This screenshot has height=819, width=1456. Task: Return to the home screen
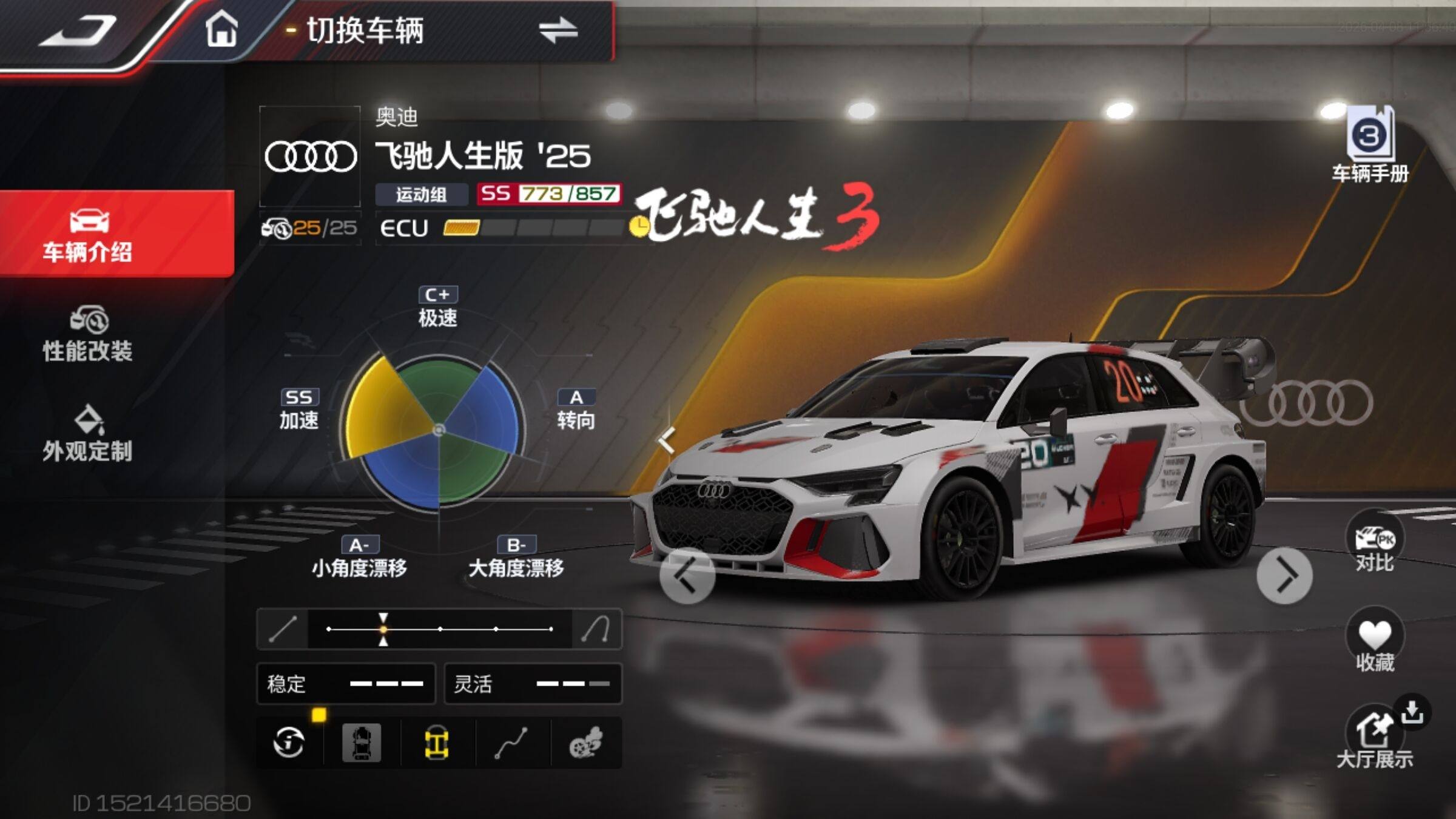coord(221,30)
